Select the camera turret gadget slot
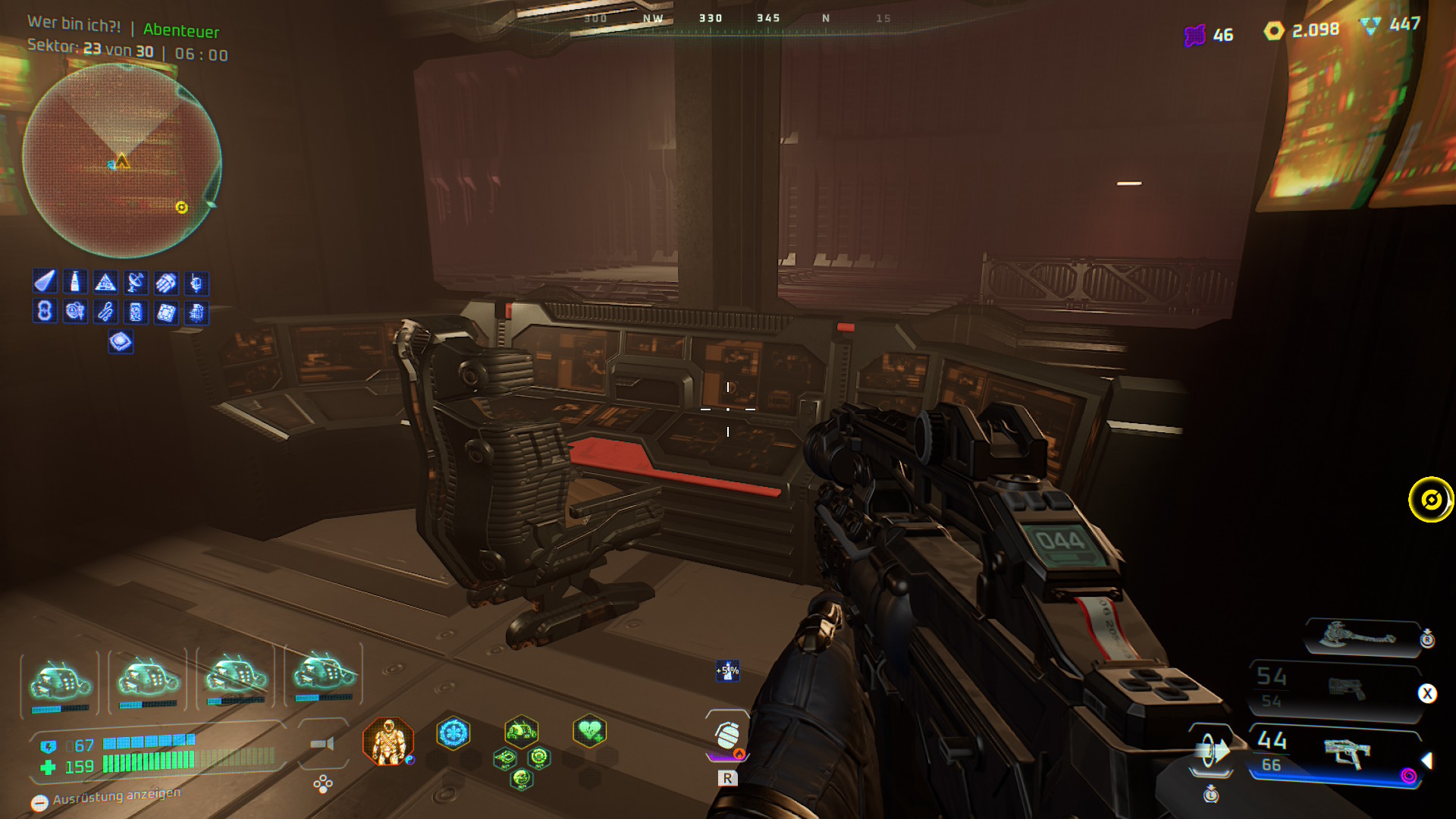This screenshot has width=1456, height=819. 323,744
